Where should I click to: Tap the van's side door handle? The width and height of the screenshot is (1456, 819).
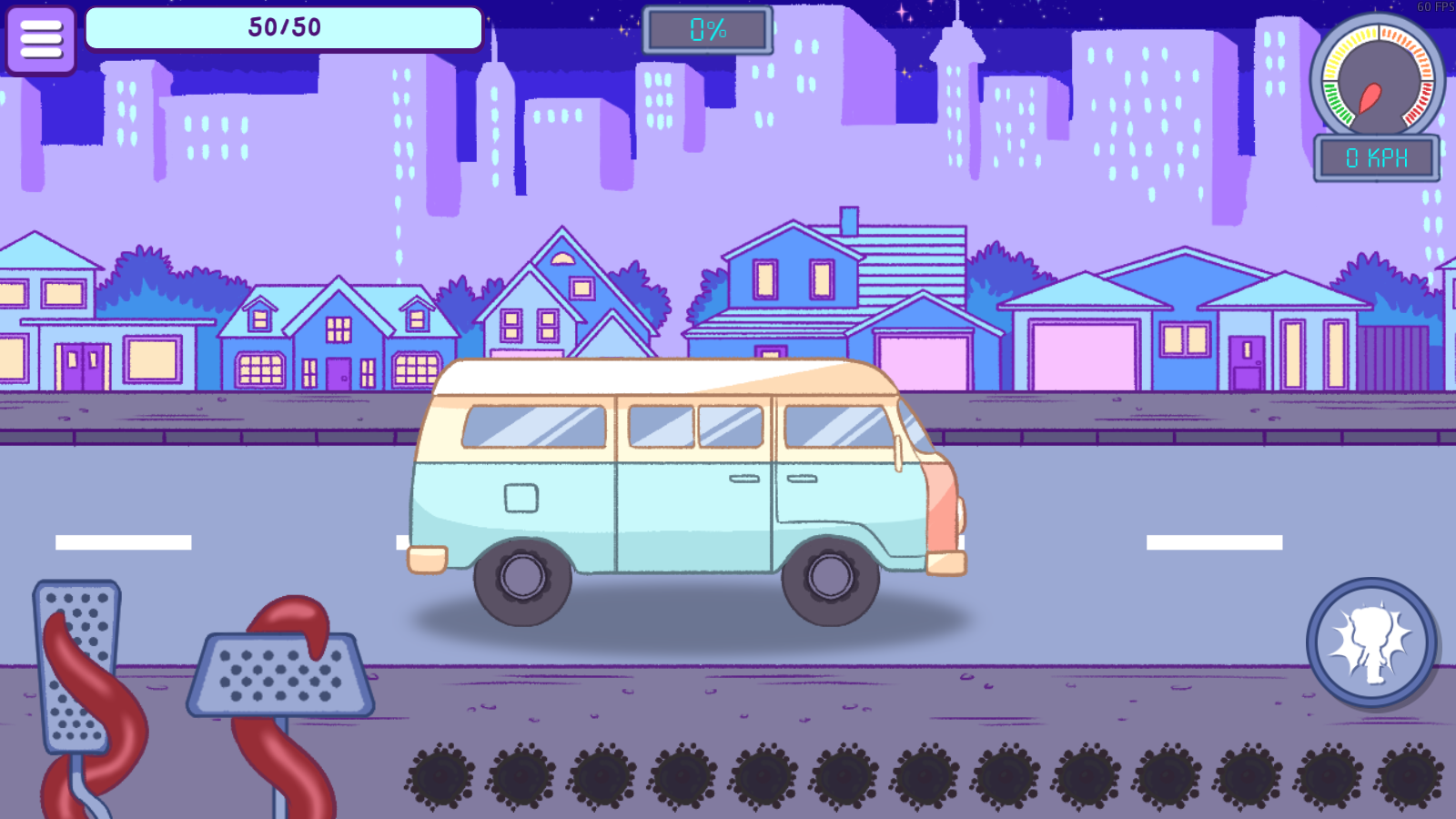(x=743, y=479)
